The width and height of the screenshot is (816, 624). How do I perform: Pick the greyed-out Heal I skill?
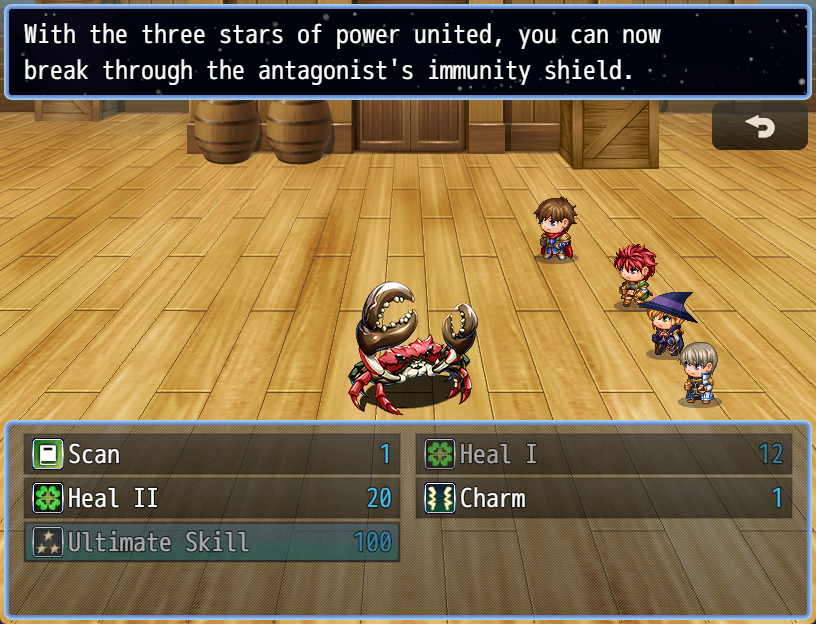coord(603,455)
